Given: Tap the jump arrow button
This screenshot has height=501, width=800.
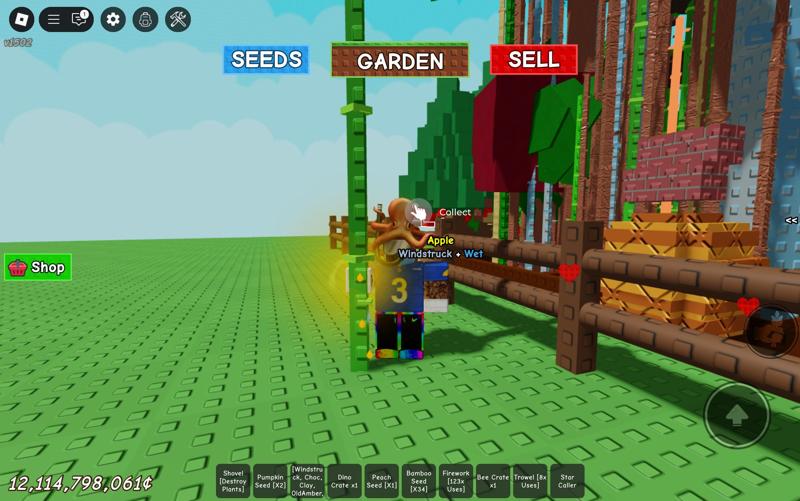Looking at the screenshot, I should click(x=737, y=414).
